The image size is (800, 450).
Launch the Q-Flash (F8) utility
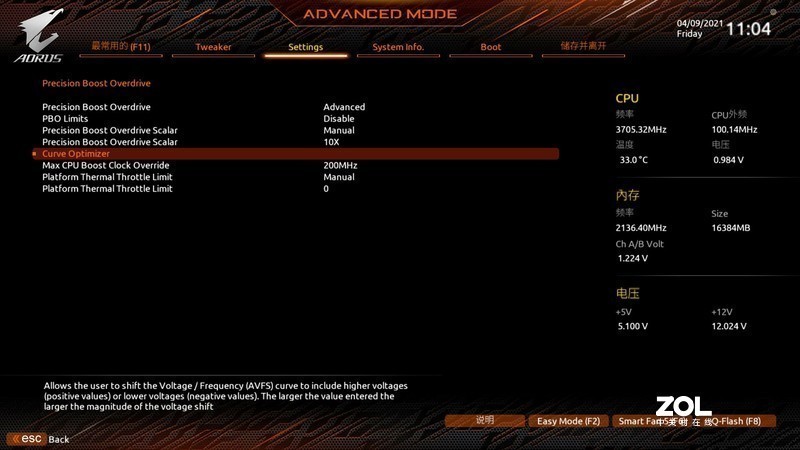pyautogui.click(x=738, y=421)
